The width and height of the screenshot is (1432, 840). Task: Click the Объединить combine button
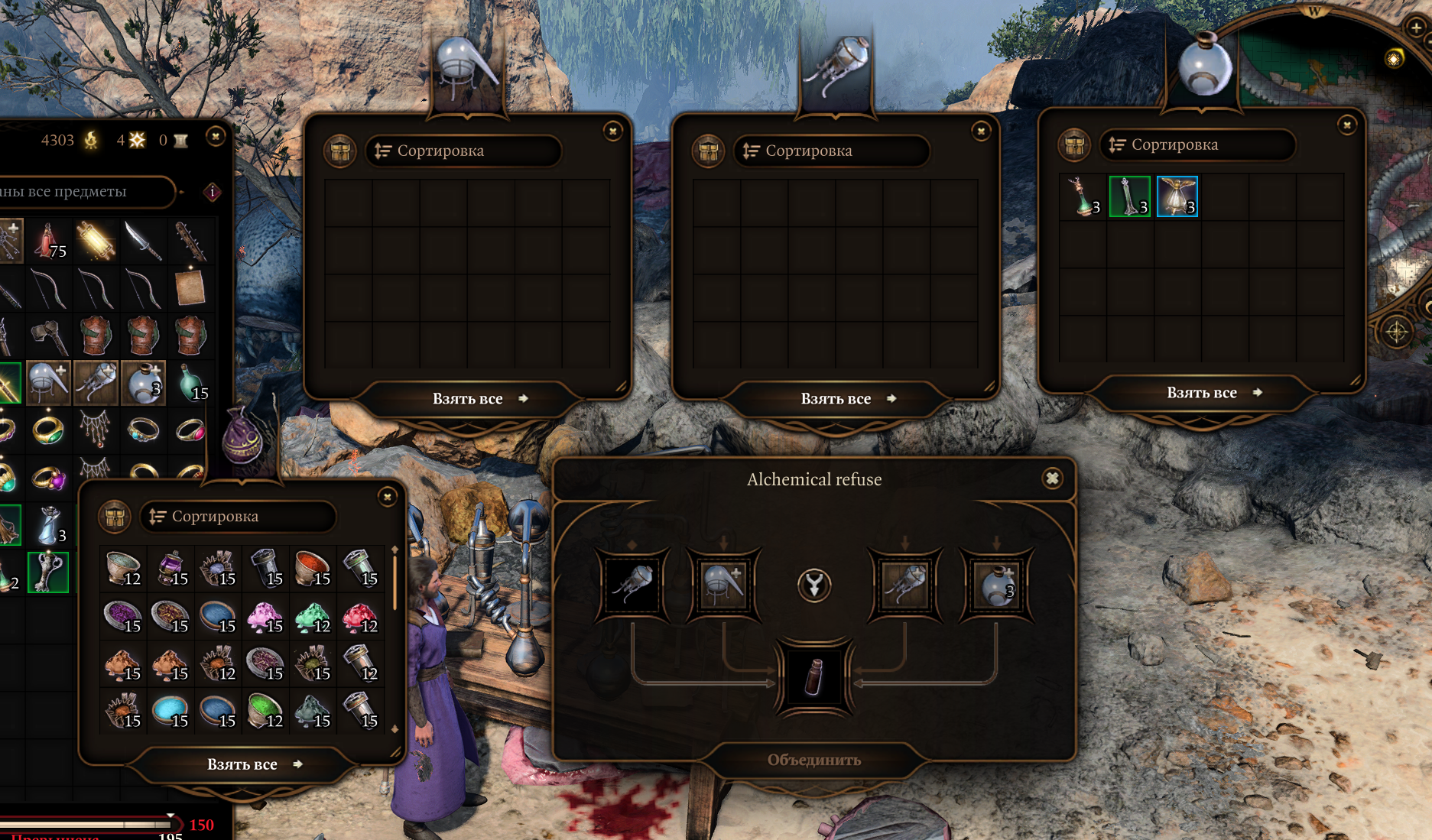(813, 760)
